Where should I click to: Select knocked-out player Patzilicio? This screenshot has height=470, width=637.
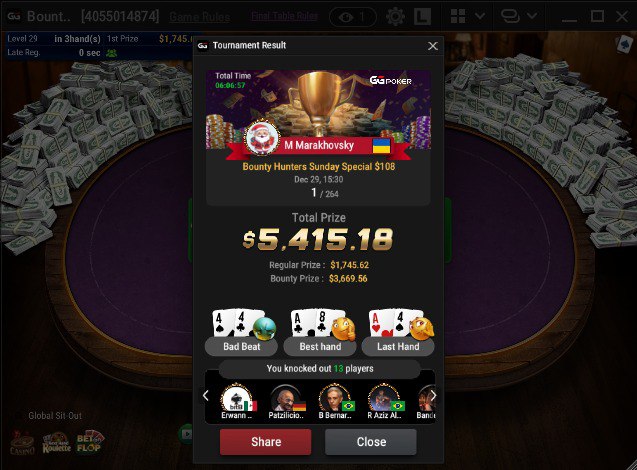285,400
